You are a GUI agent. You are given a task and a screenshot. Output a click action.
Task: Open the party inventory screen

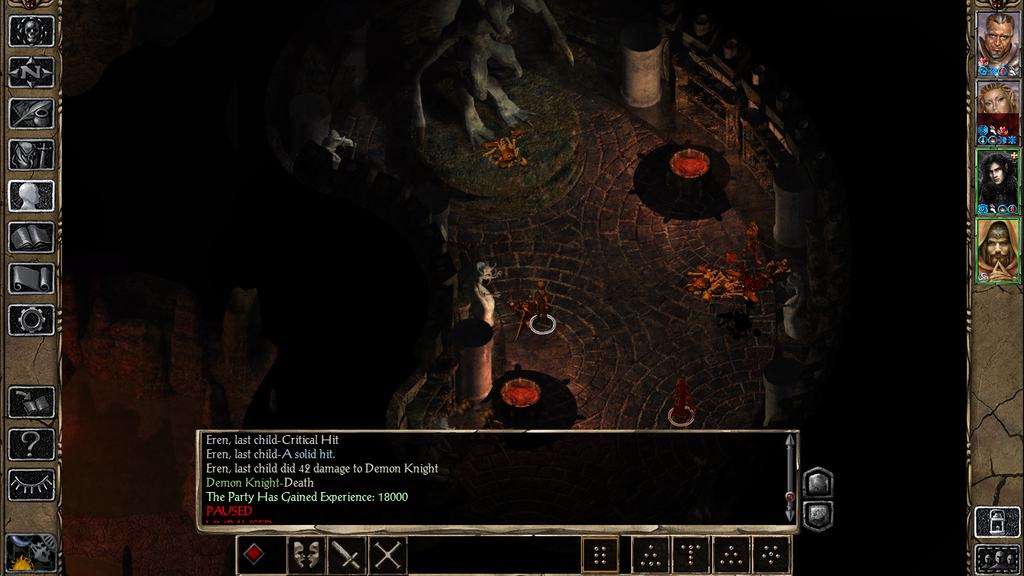point(31,155)
